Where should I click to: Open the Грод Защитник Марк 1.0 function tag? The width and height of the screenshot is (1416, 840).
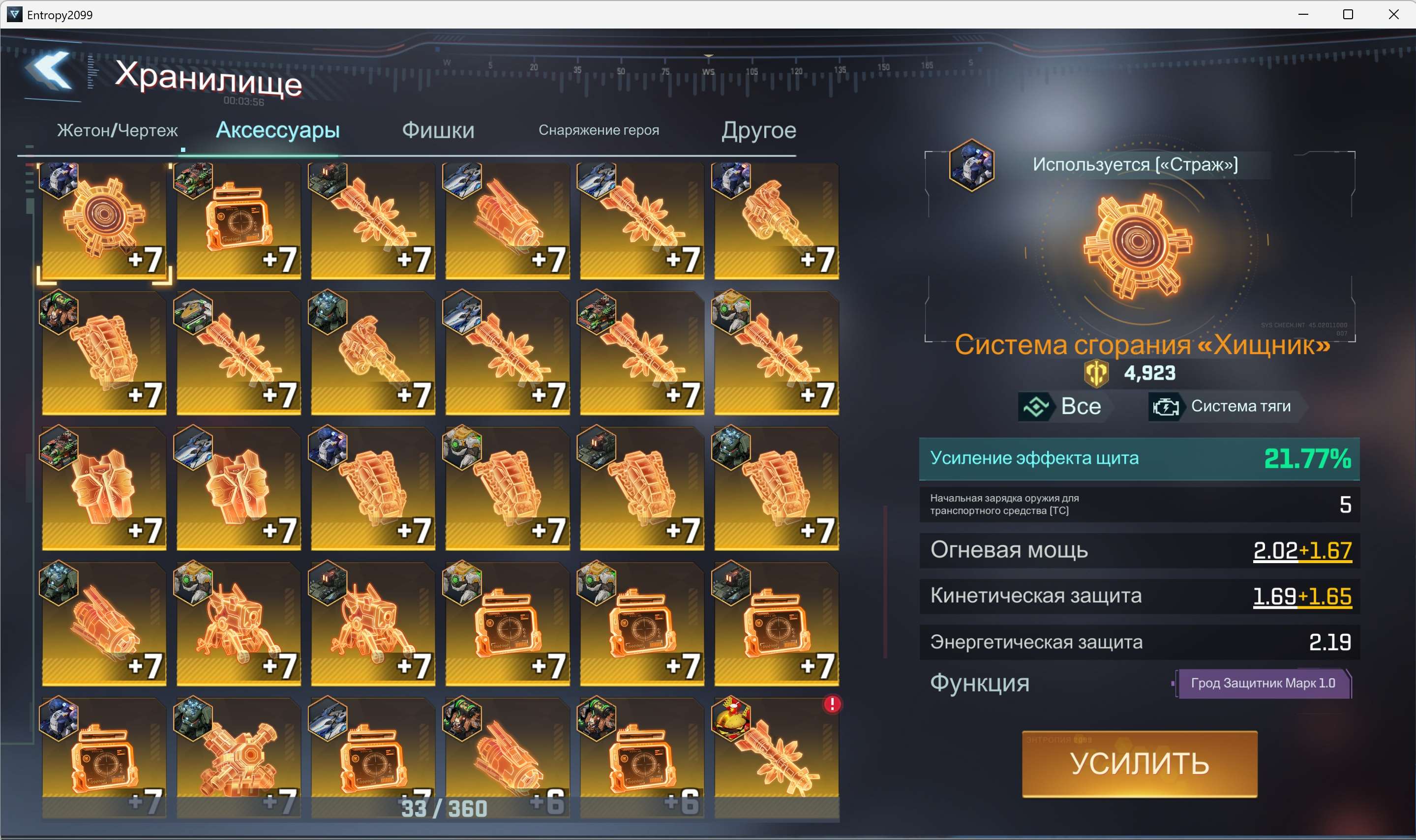coord(1262,683)
